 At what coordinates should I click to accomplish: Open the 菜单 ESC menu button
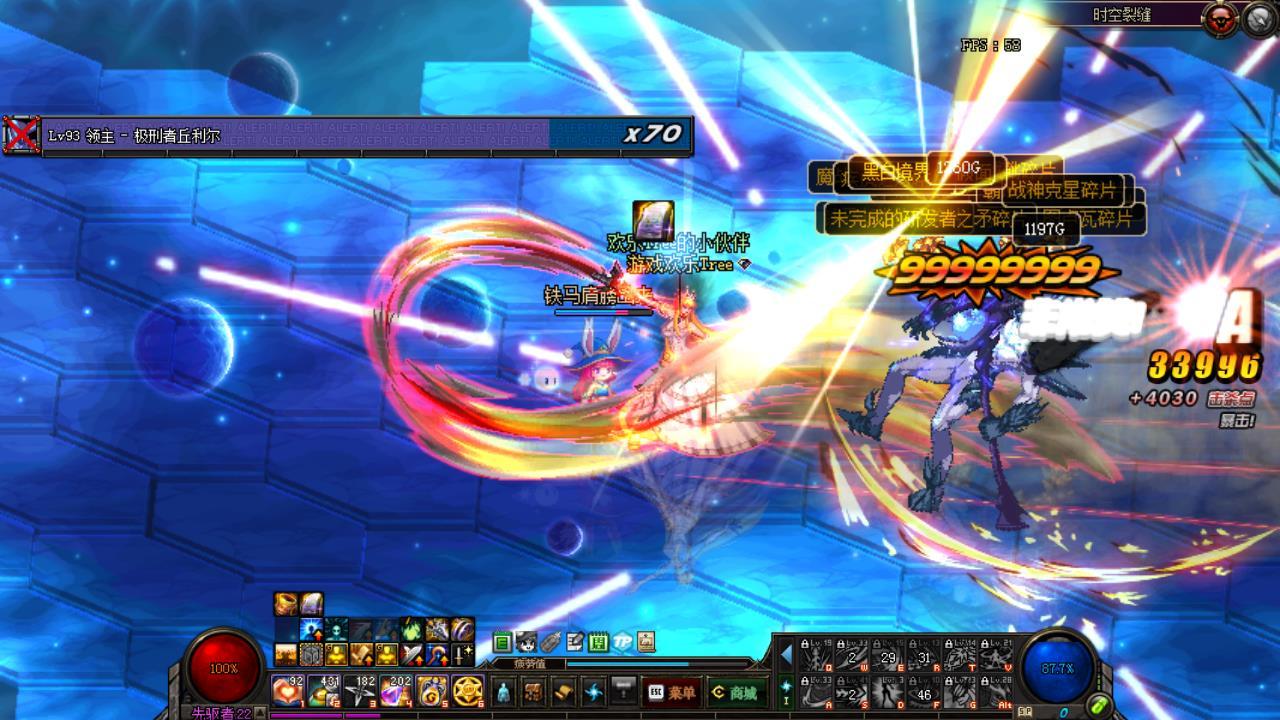point(672,691)
